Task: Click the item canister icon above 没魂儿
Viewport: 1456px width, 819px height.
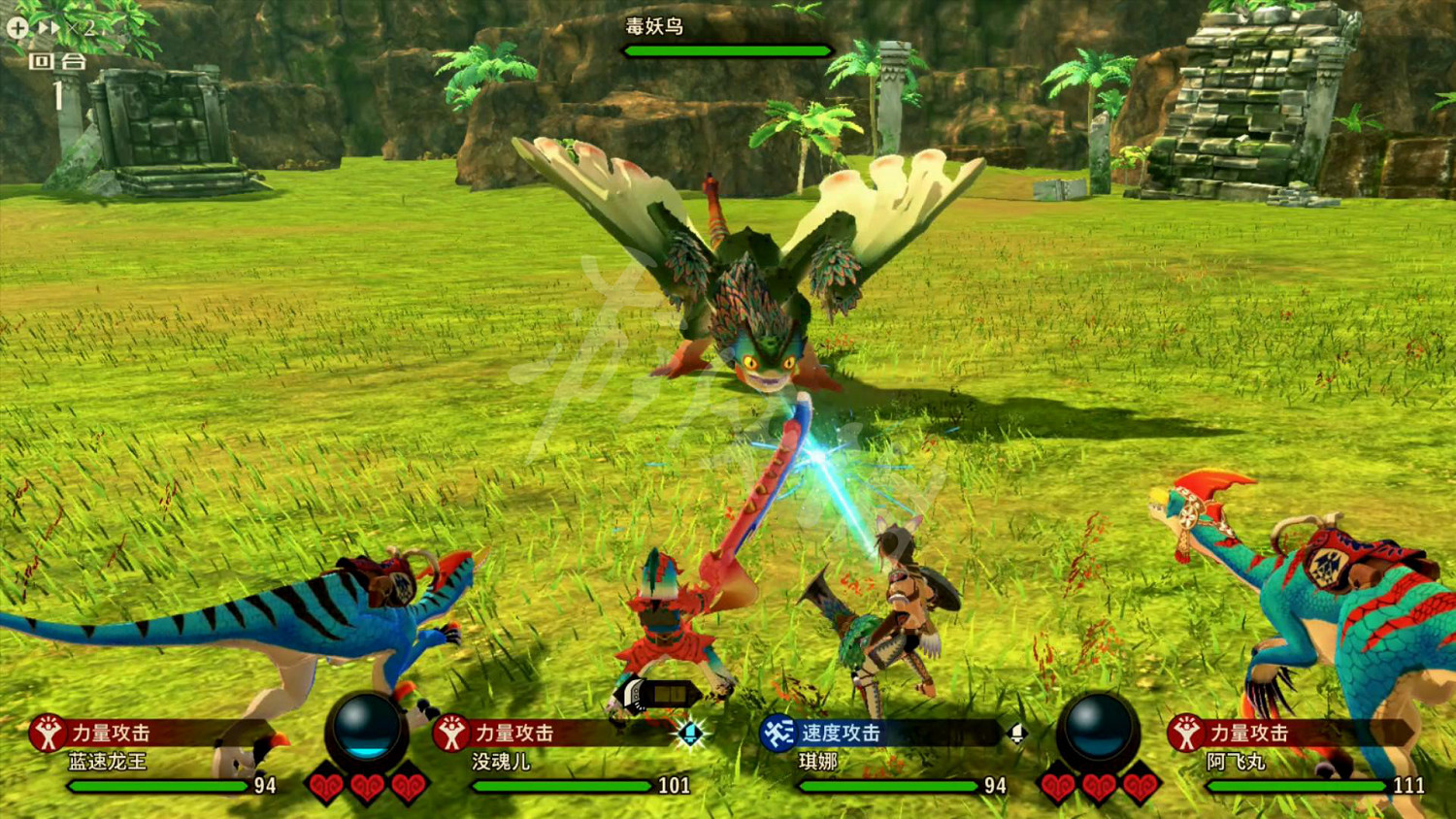Action: coord(660,692)
